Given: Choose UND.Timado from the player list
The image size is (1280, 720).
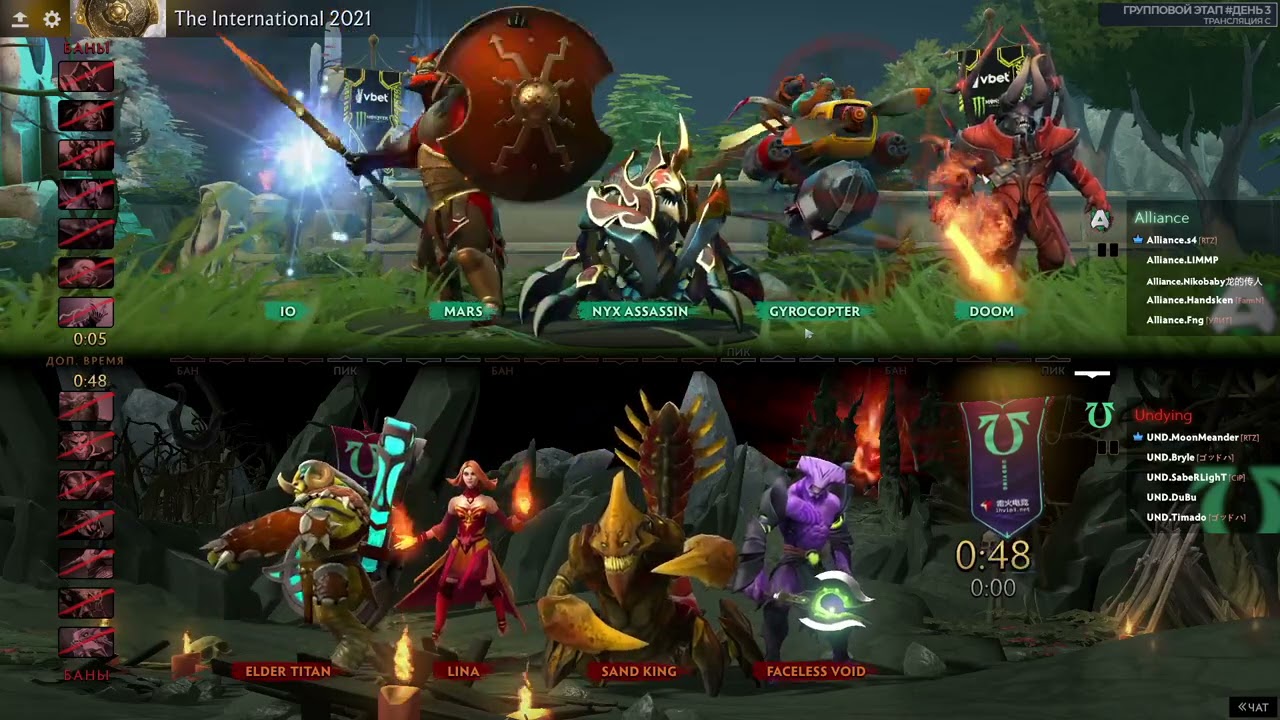Looking at the screenshot, I should coord(1176,517).
